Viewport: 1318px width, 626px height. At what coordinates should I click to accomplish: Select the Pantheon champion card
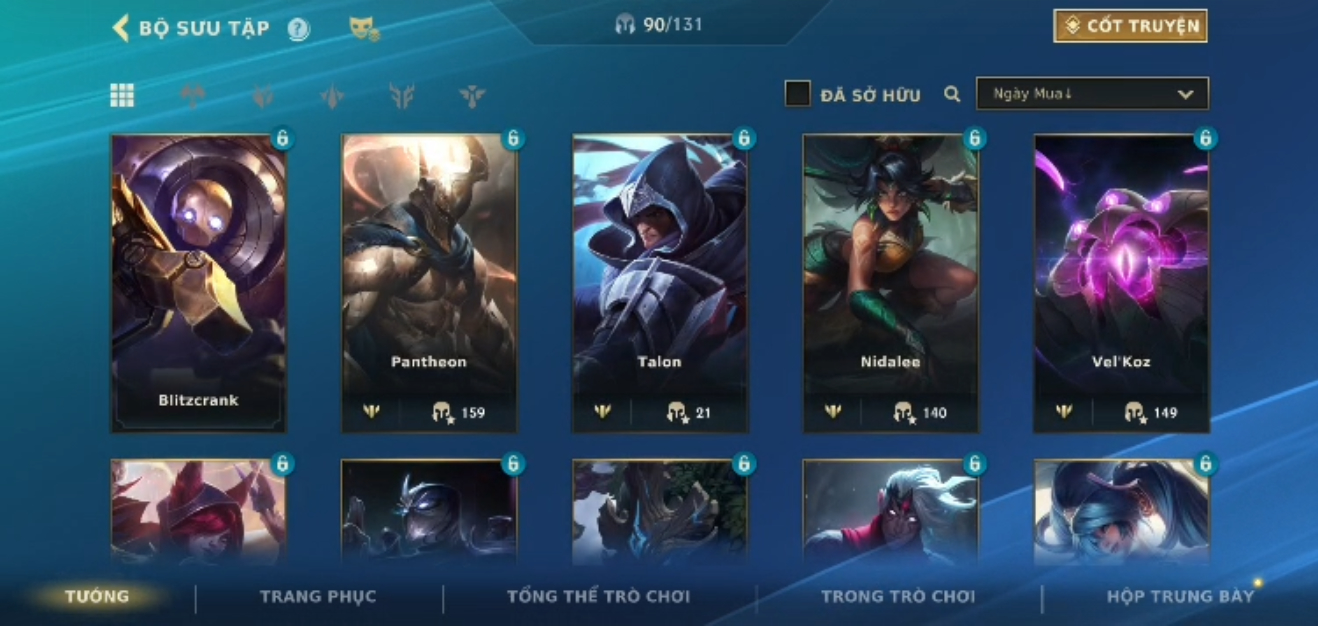[429, 283]
